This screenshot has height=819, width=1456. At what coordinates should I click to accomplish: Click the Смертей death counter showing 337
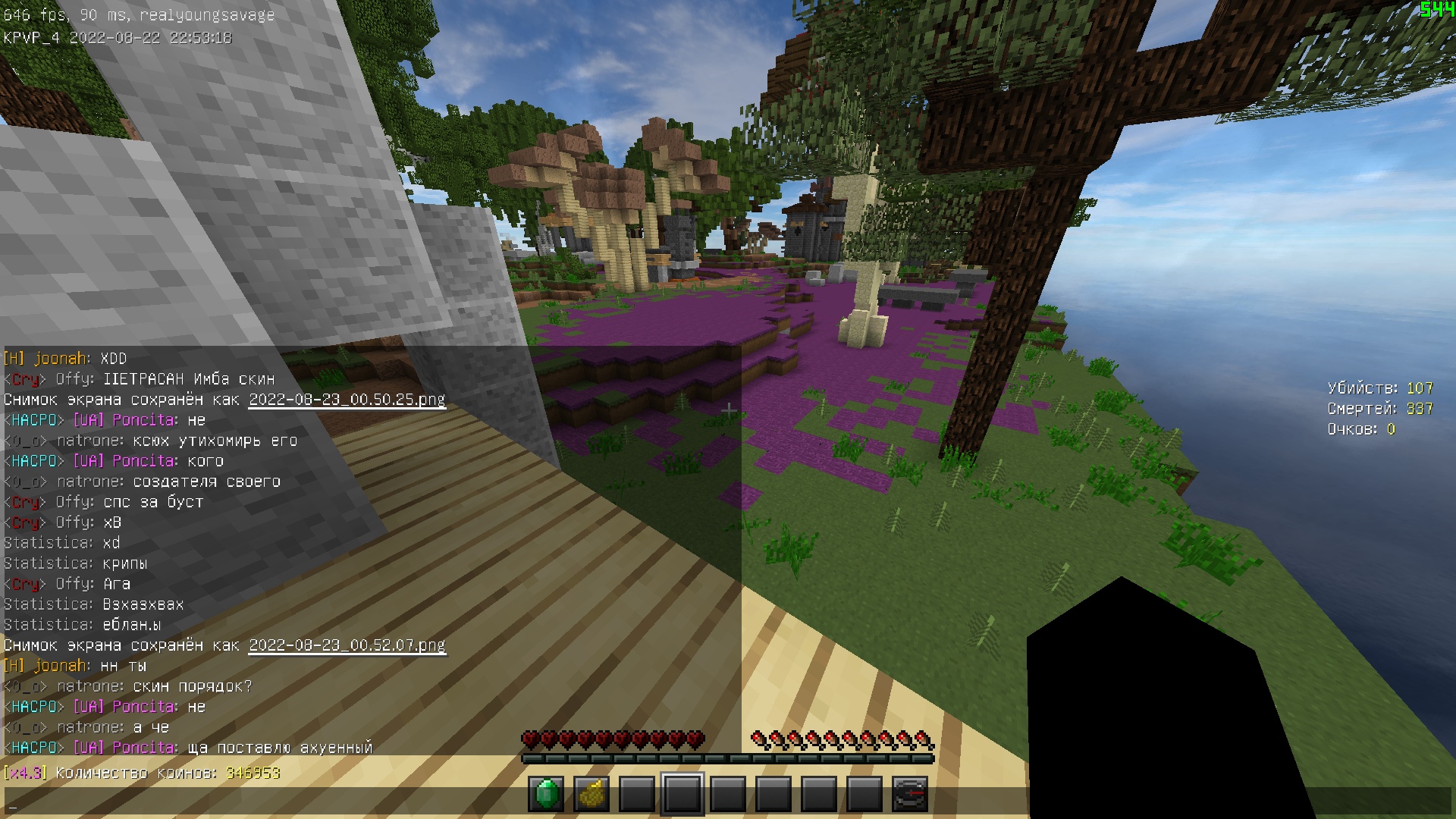[x=1380, y=408]
